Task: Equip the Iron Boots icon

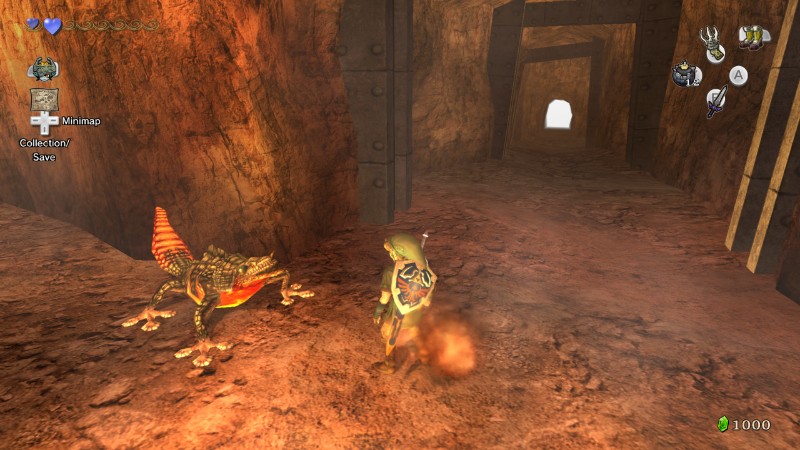Action: point(752,38)
